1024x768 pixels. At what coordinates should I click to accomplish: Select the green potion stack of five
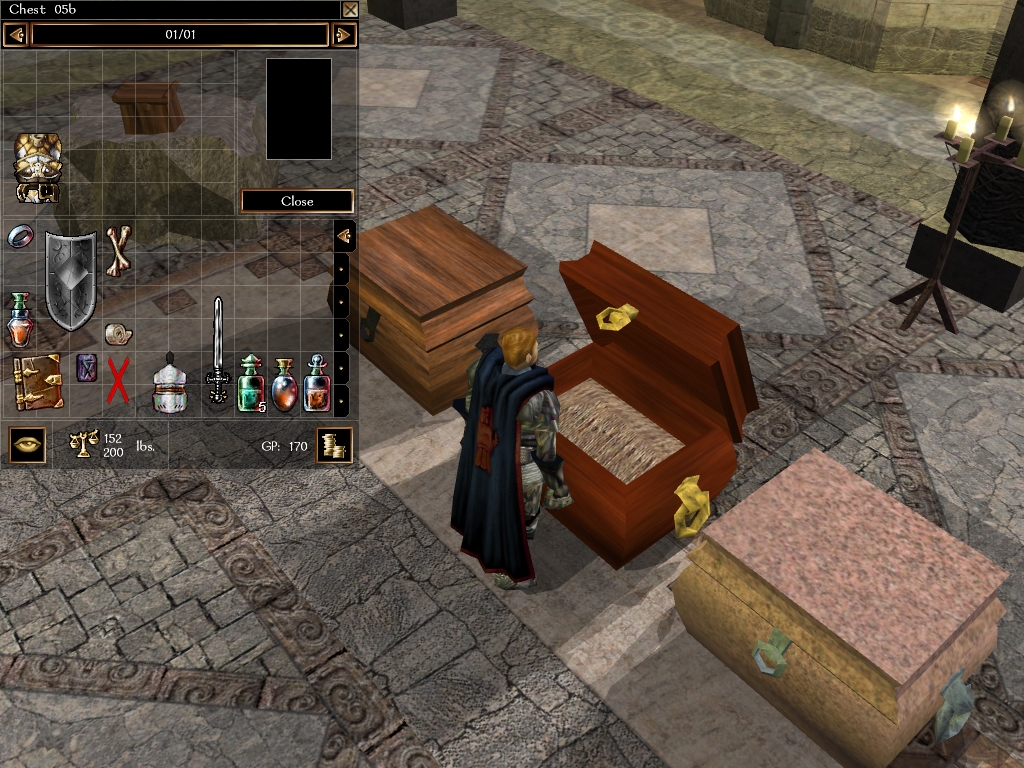[x=250, y=384]
